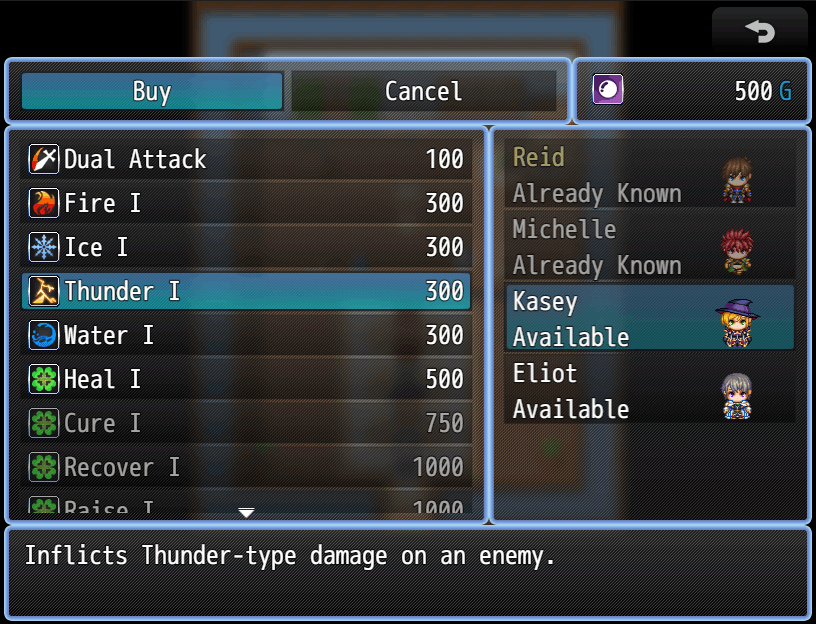This screenshot has height=624, width=816.
Task: Choose Kasey to learn the skill
Action: click(x=650, y=318)
